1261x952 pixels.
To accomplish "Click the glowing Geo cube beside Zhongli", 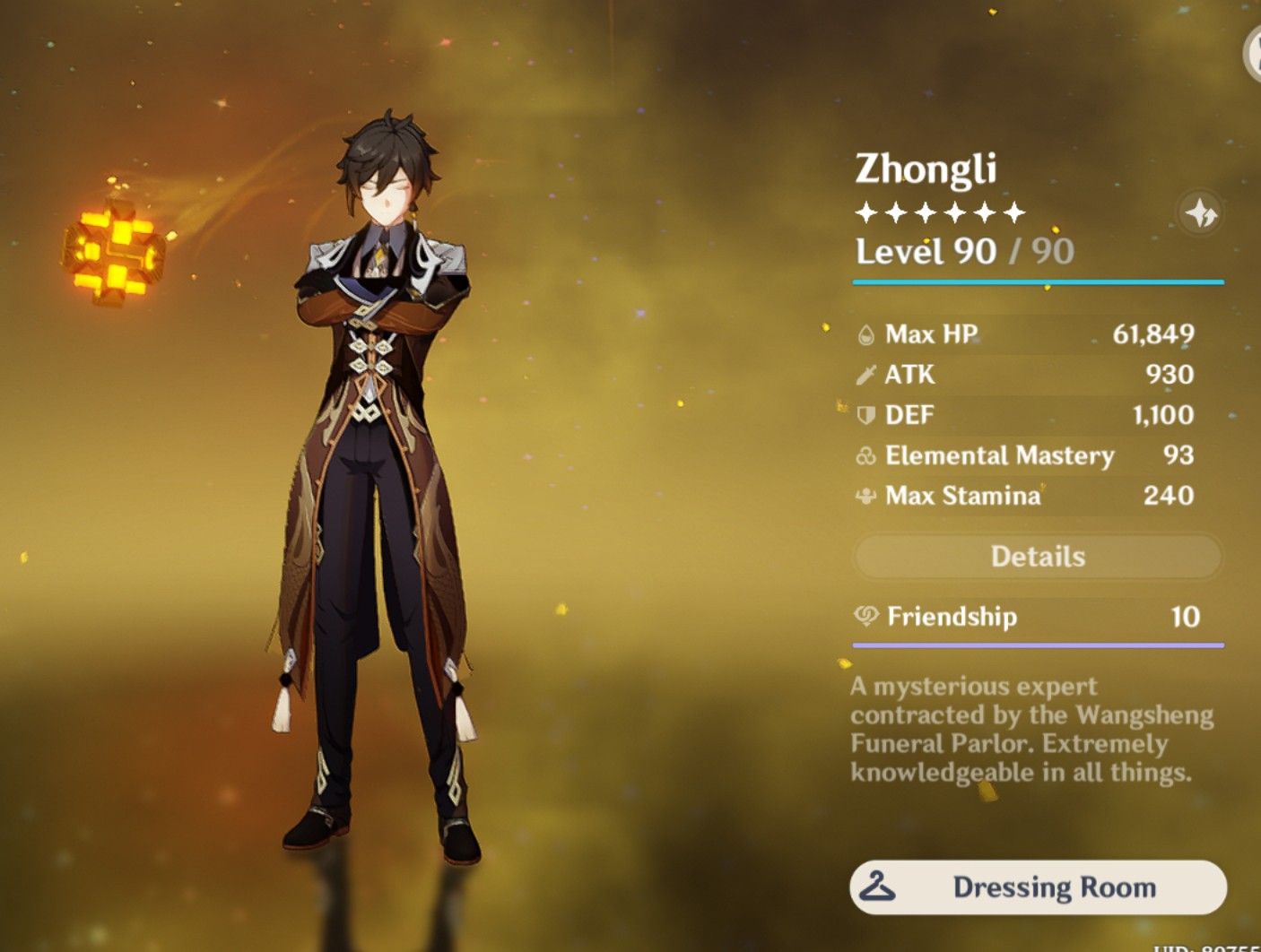I will point(115,252).
